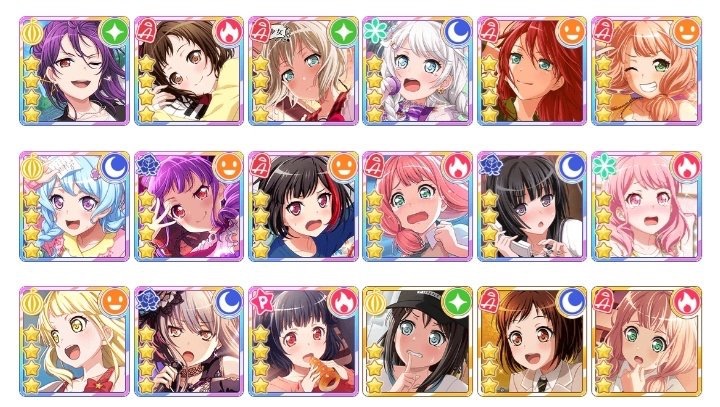Image resolution: width=720 pixels, height=407 pixels.
Task: Choose the short brown-haired girl with necktie card
Action: click(x=532, y=341)
